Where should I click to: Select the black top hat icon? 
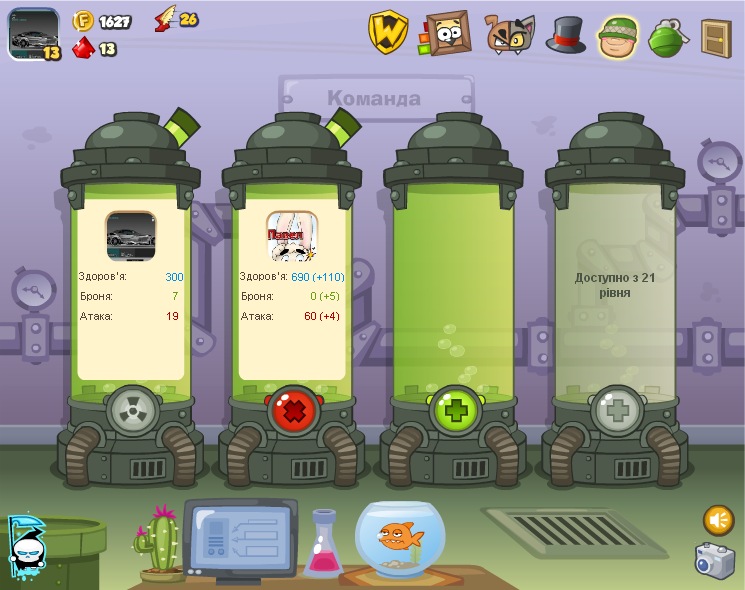pos(565,35)
